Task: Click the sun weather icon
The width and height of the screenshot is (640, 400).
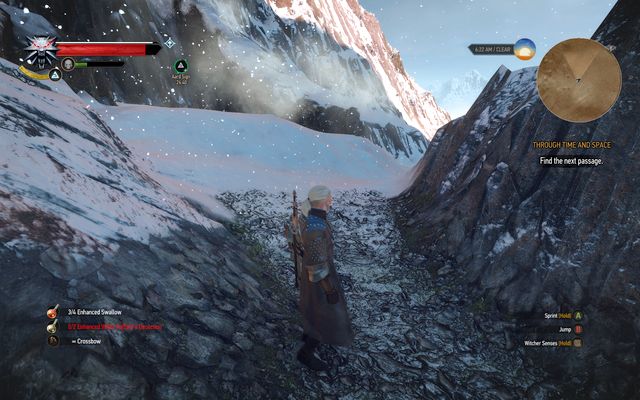Action: click(525, 48)
